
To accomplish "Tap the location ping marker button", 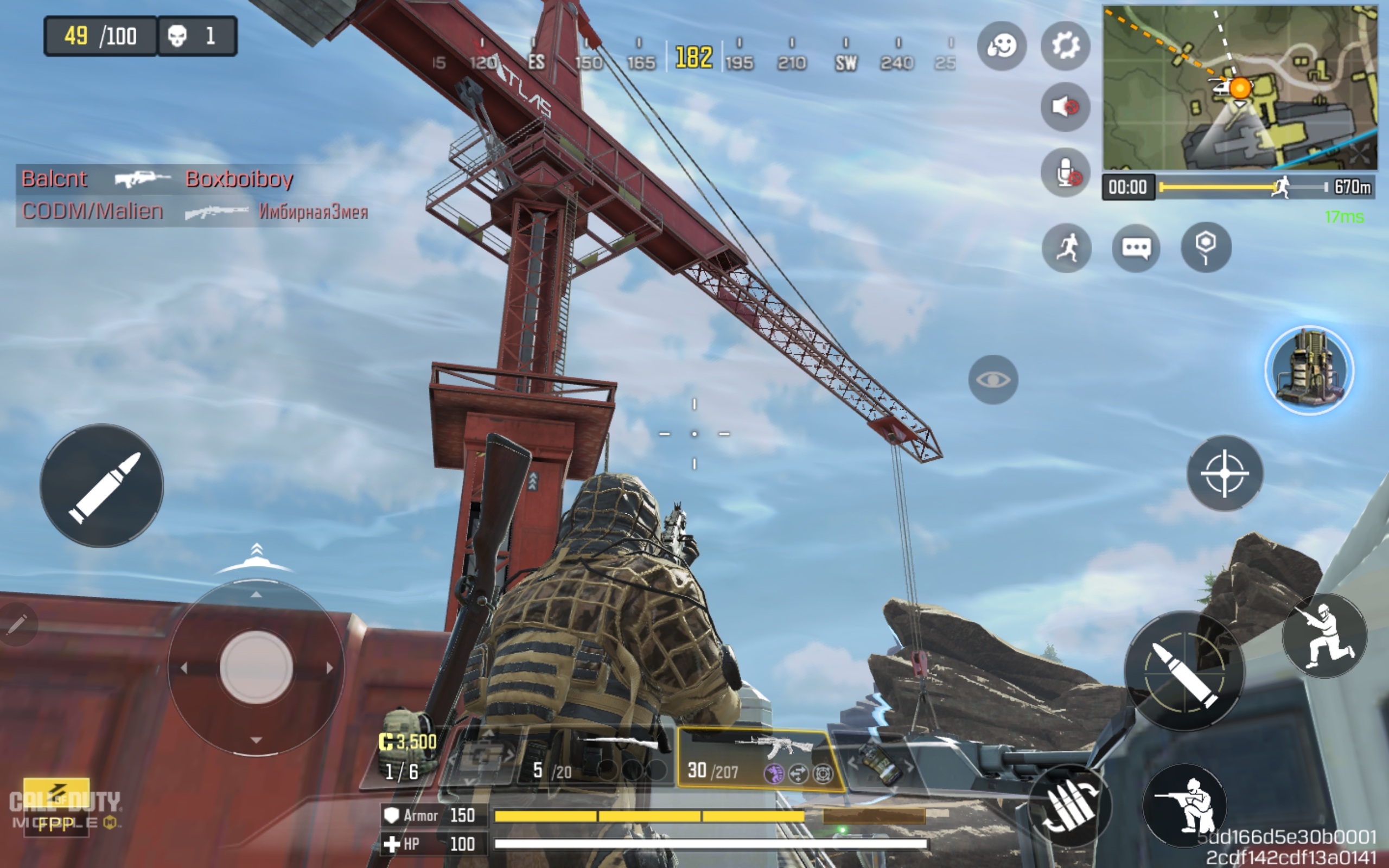I will tap(1206, 248).
